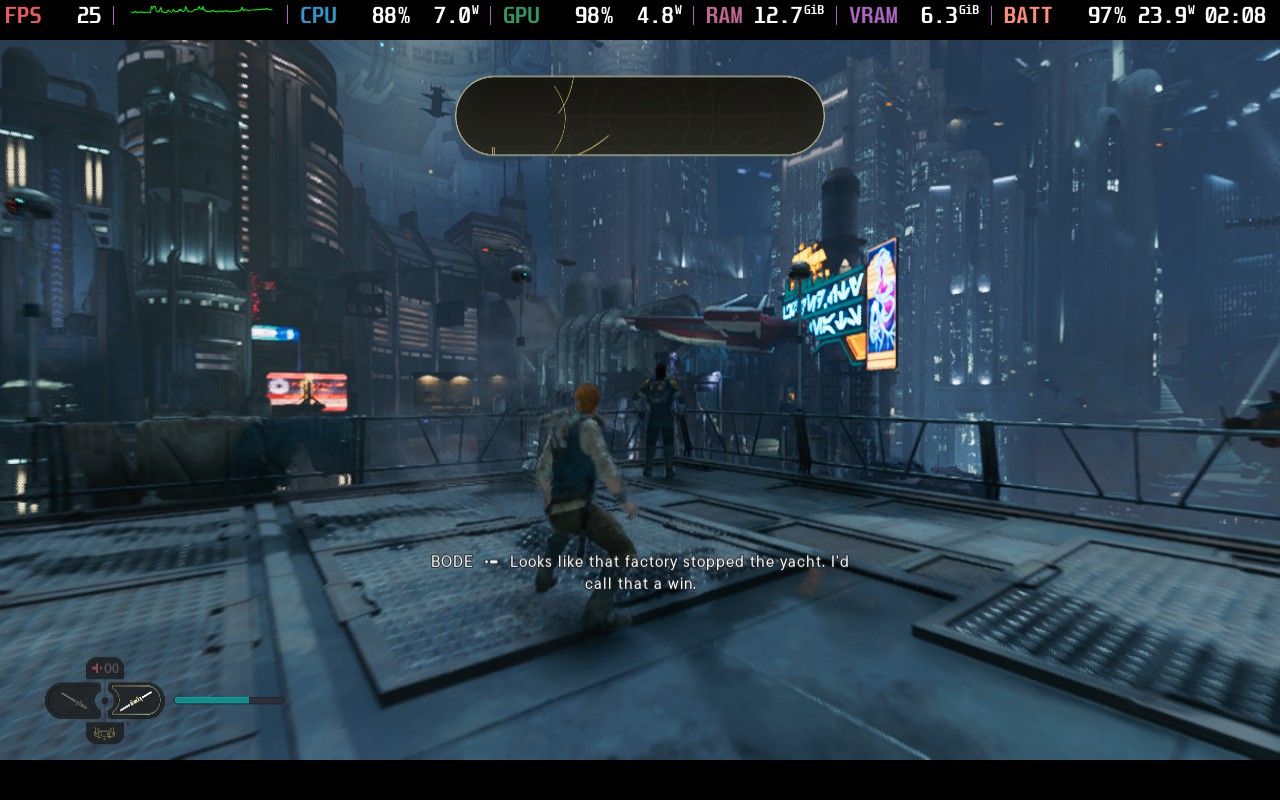Activate the BD-1 droid slot
This screenshot has width=1280, height=800.
click(x=105, y=733)
